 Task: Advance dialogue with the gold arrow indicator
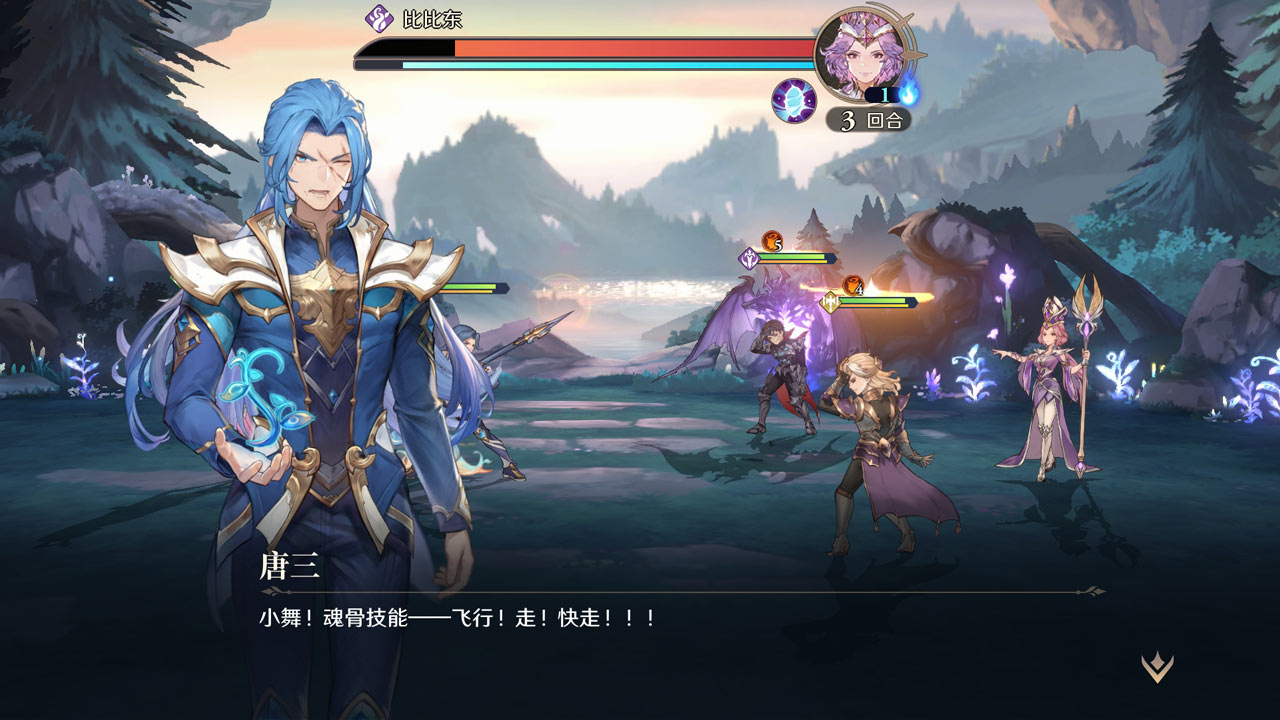[x=1157, y=667]
